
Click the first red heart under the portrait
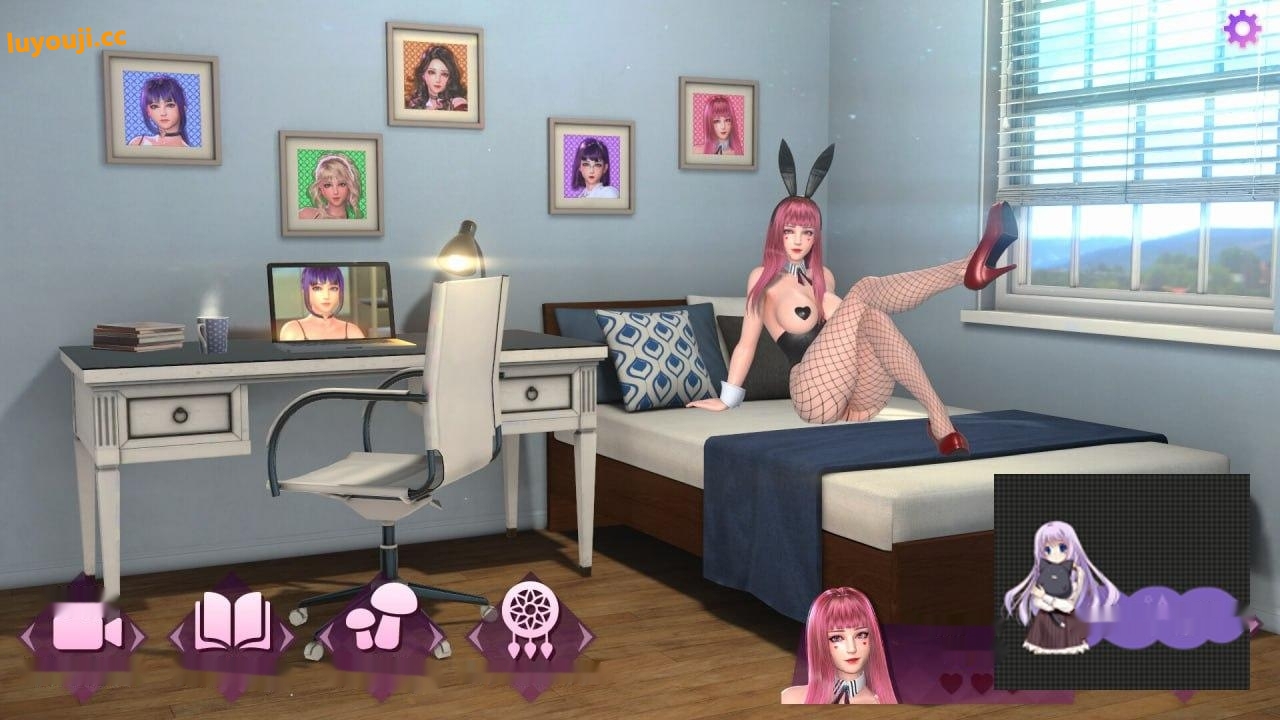[x=950, y=682]
